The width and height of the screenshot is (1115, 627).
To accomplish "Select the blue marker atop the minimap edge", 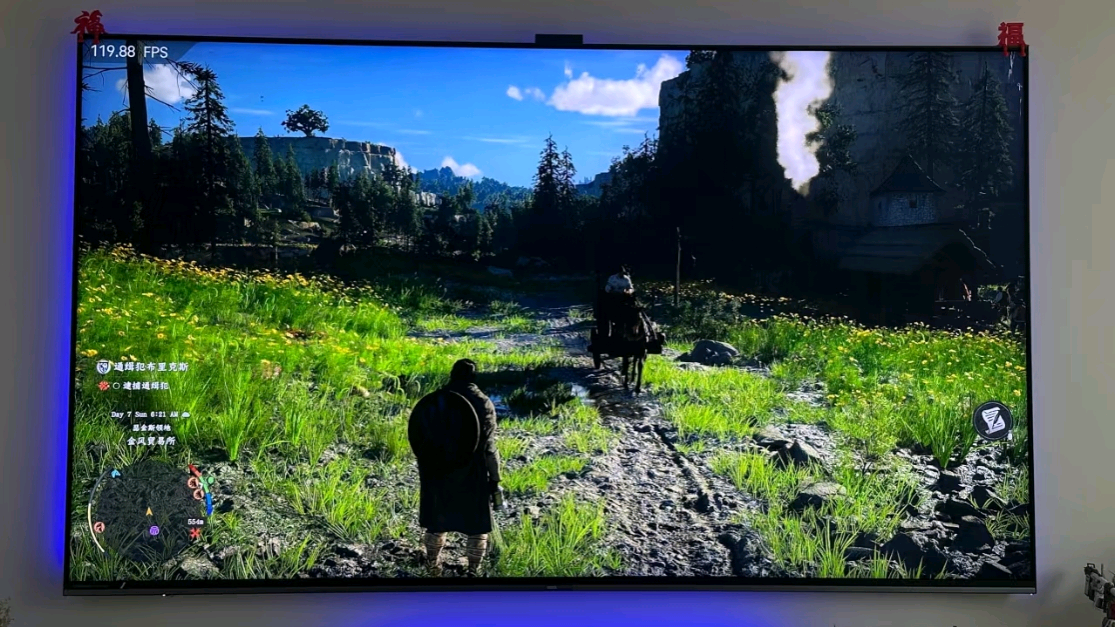I will [x=116, y=474].
